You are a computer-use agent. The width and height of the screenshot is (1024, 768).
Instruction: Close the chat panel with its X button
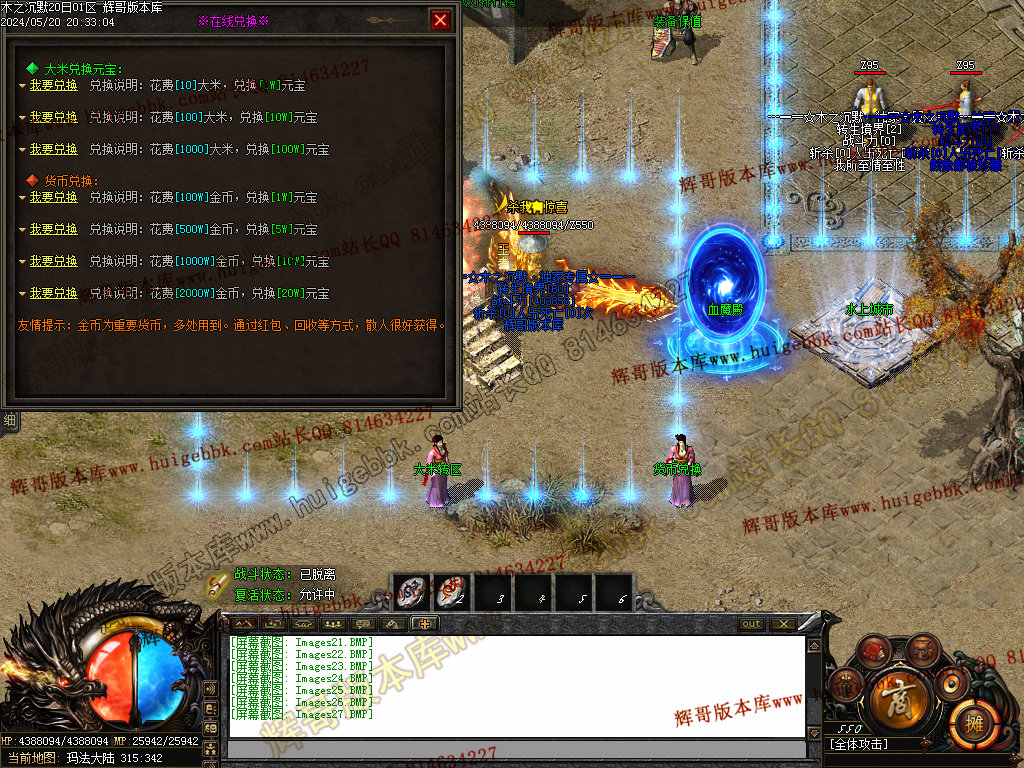coord(782,624)
